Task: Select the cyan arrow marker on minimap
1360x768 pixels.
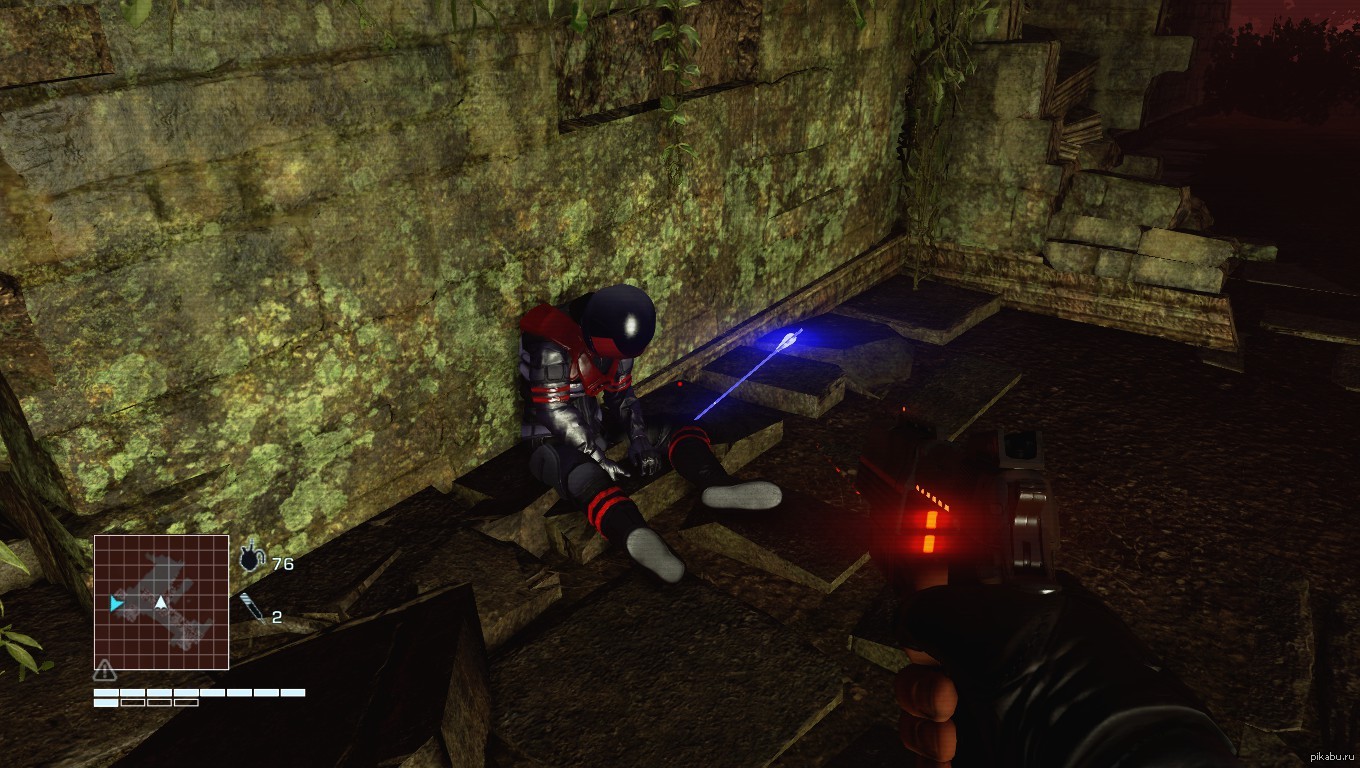Action: (x=117, y=603)
